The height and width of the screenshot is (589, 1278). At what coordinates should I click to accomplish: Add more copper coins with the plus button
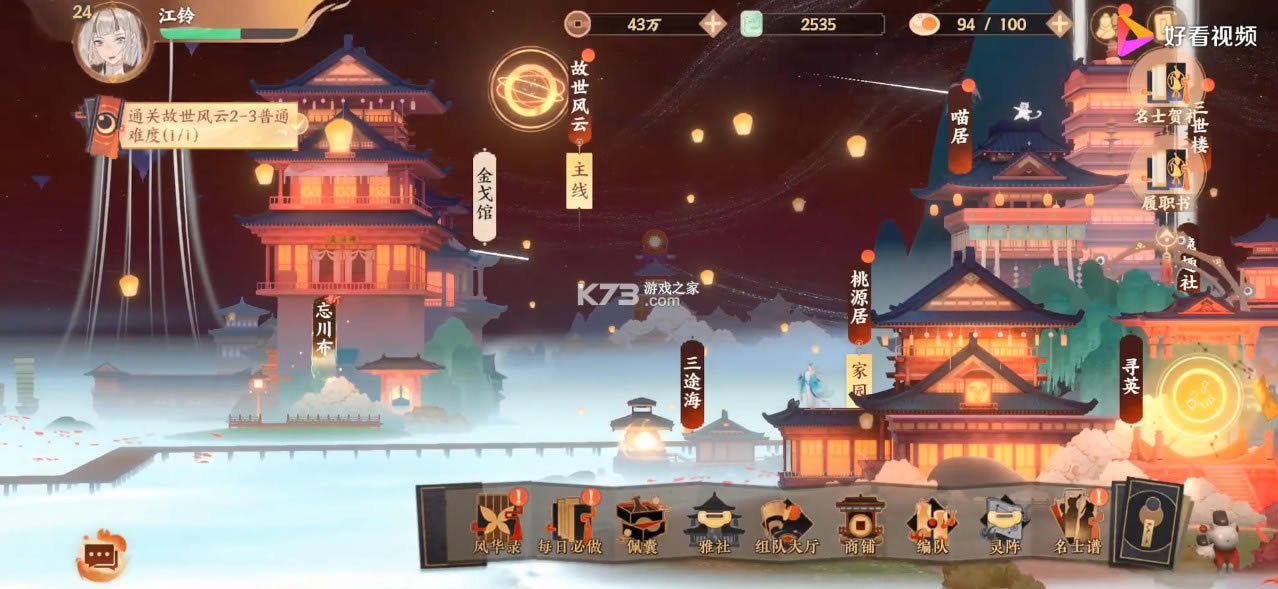pos(712,24)
